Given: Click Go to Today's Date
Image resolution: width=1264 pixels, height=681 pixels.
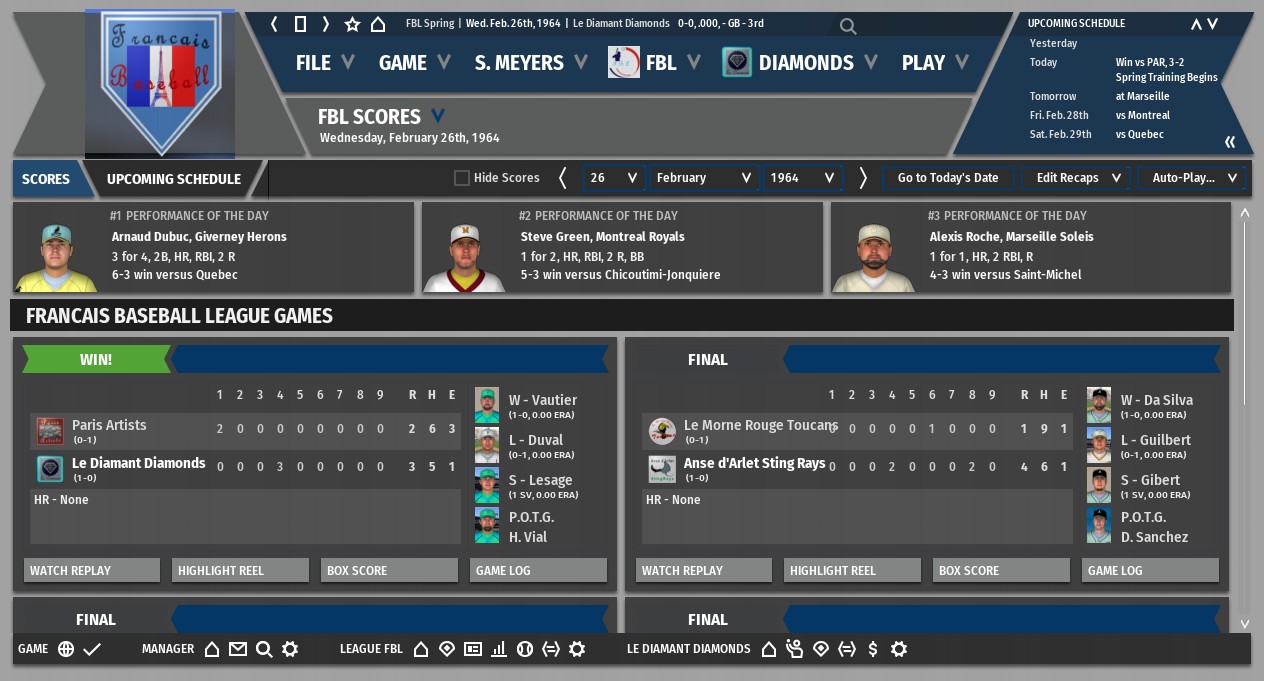Looking at the screenshot, I should point(947,178).
